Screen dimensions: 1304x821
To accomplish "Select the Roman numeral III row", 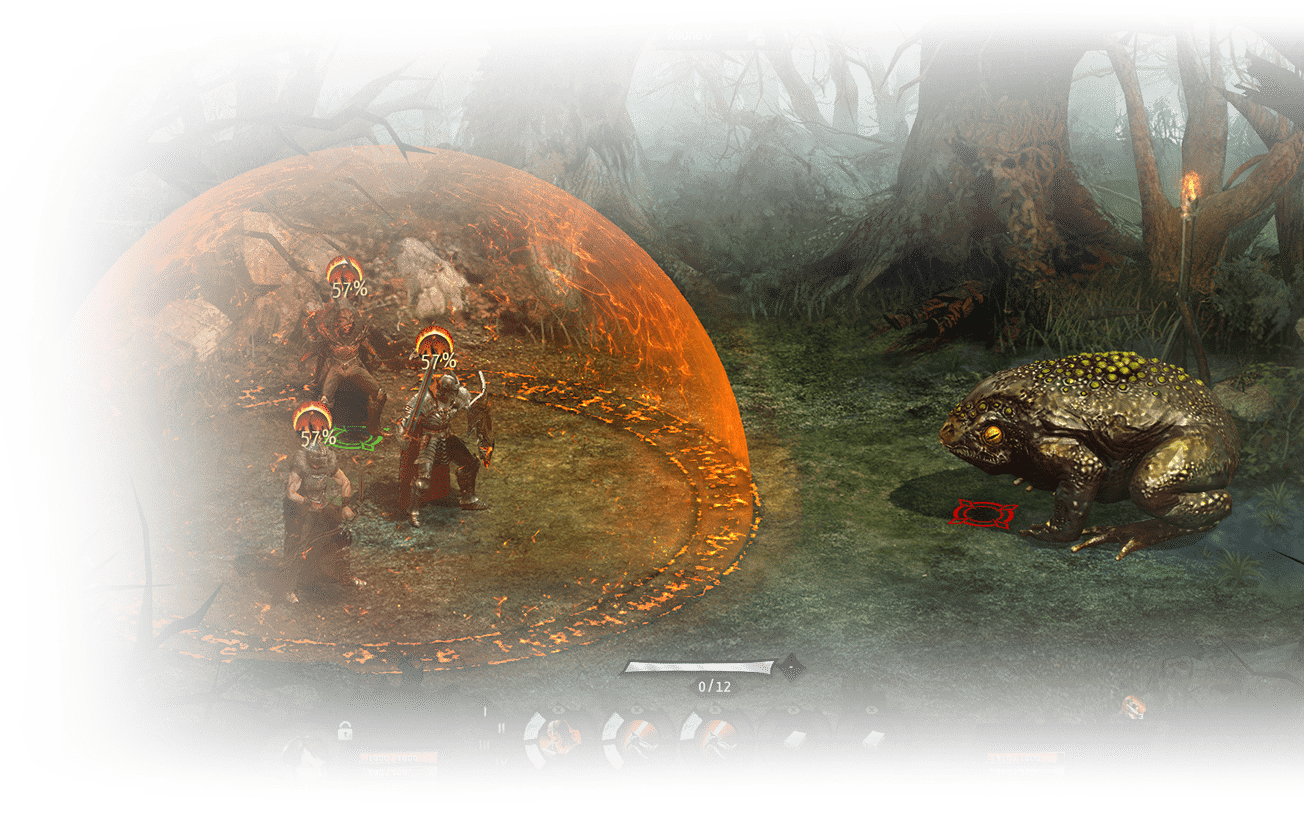I will pos(485,745).
